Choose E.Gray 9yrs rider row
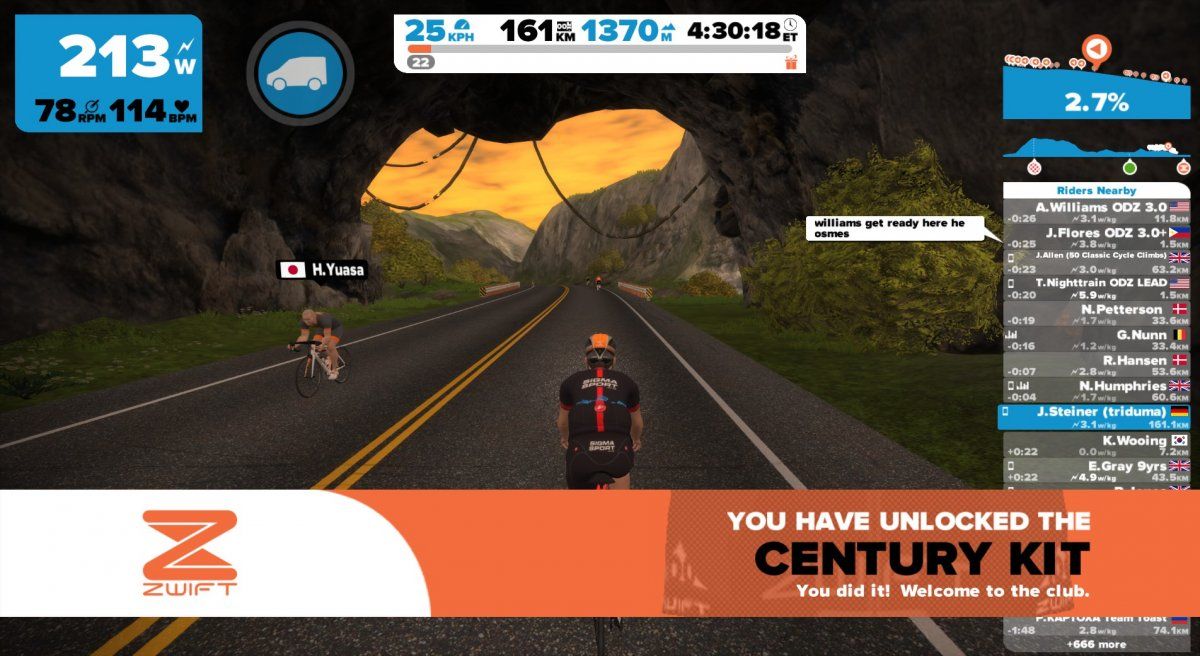 point(1097,471)
